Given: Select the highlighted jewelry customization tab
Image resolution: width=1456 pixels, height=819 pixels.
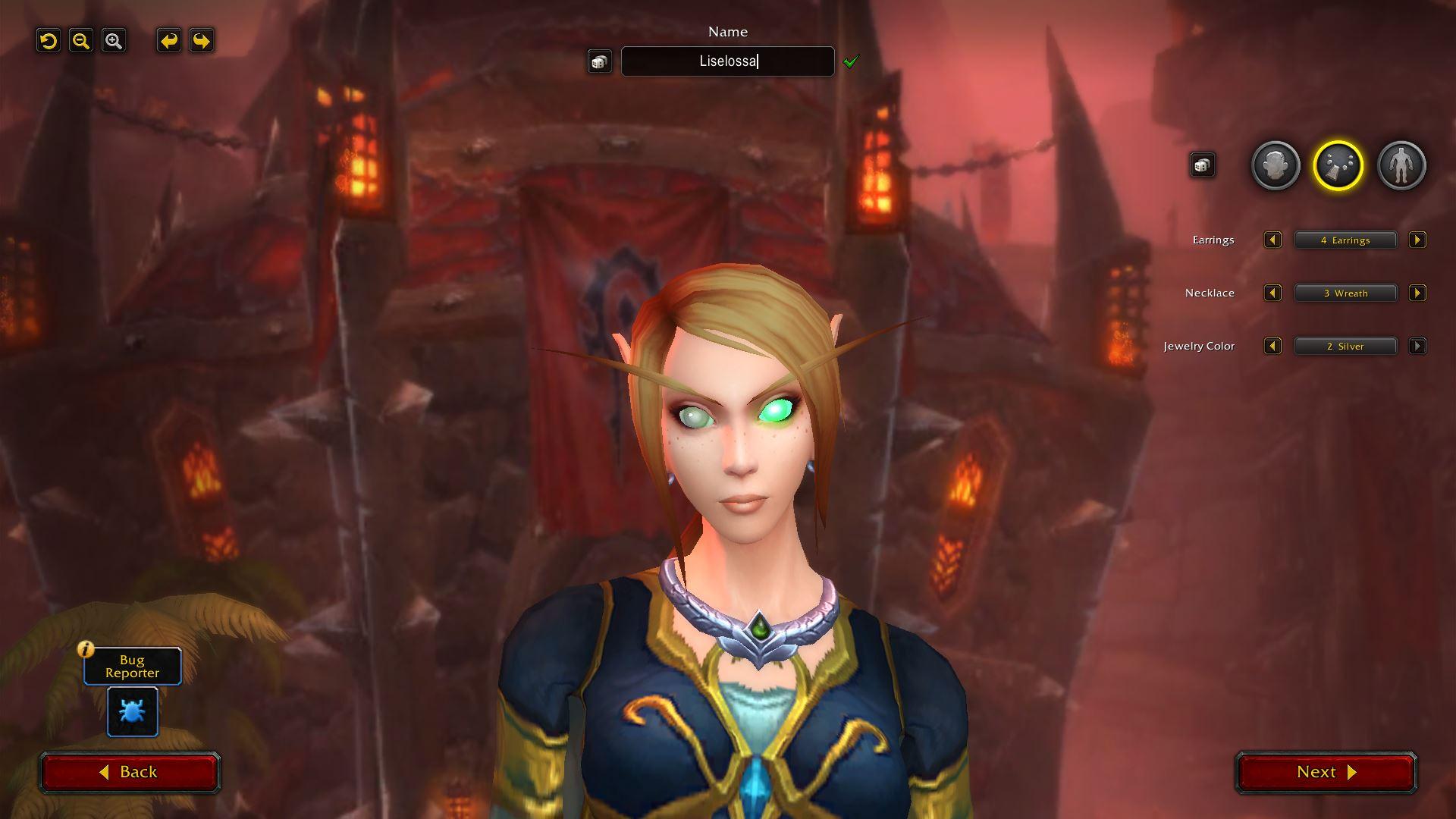Looking at the screenshot, I should pyautogui.click(x=1338, y=165).
